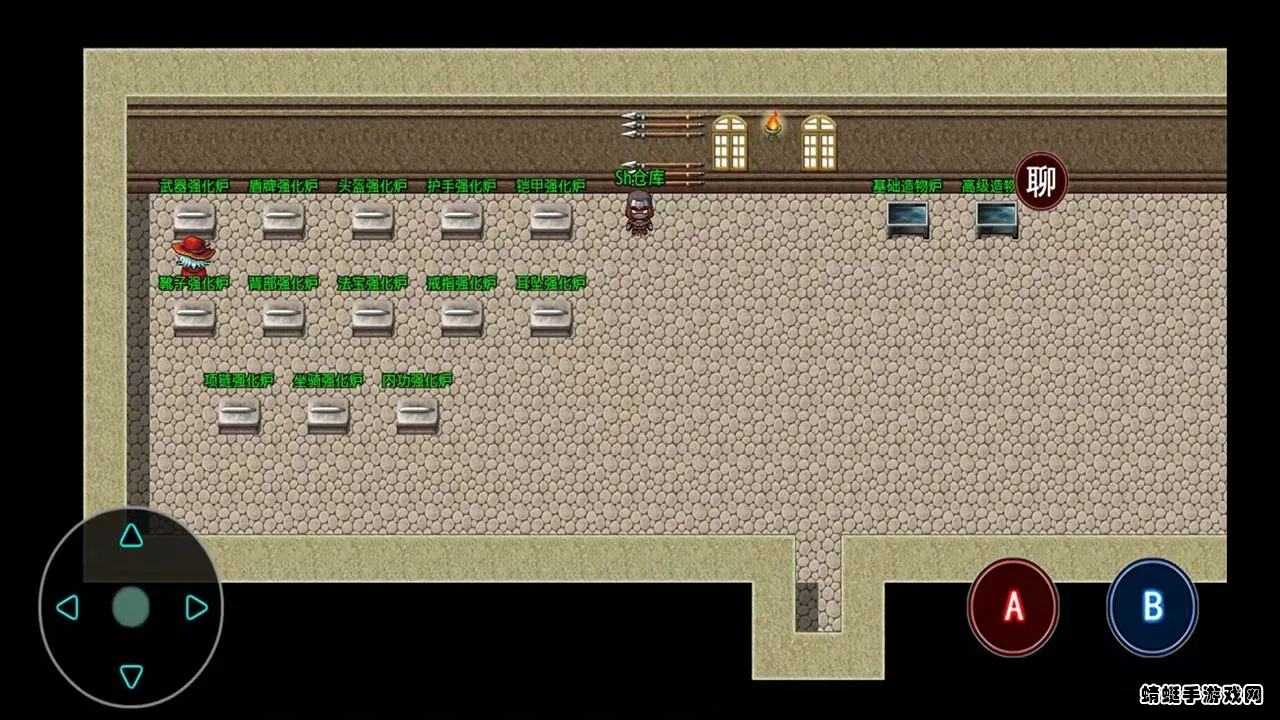Select the 背部强化炉 back enhancement furnace
Screen dimensions: 1280x720
[x=282, y=318]
